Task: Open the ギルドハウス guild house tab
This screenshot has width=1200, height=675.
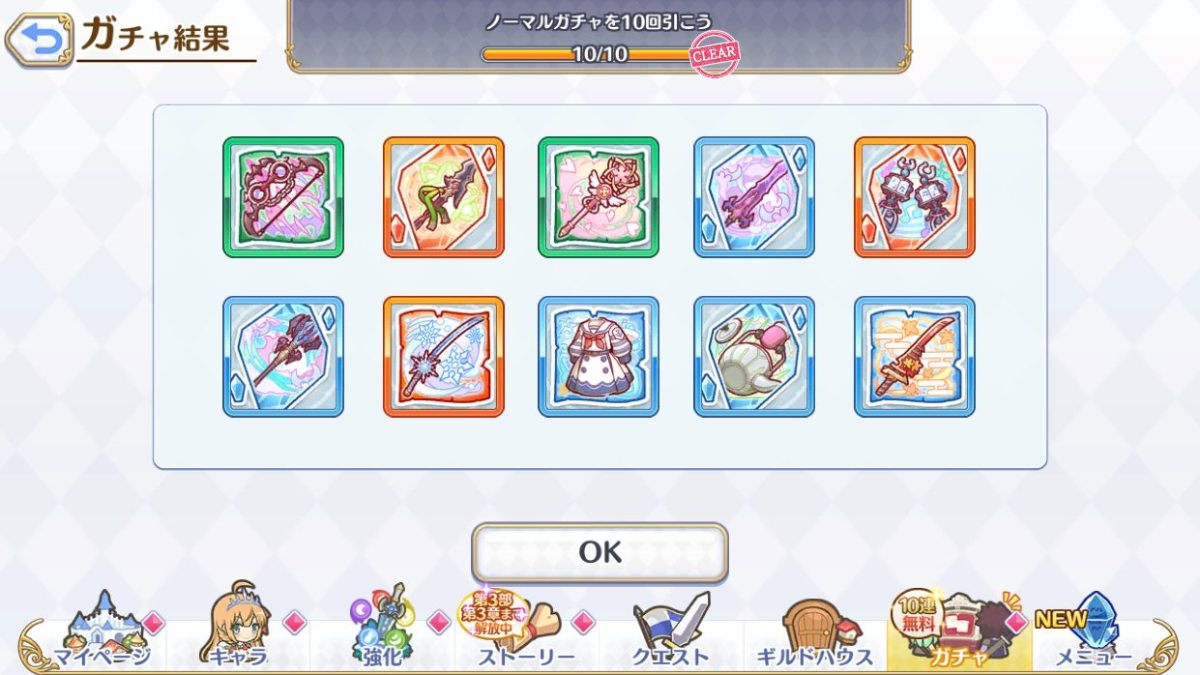Action: click(x=815, y=632)
